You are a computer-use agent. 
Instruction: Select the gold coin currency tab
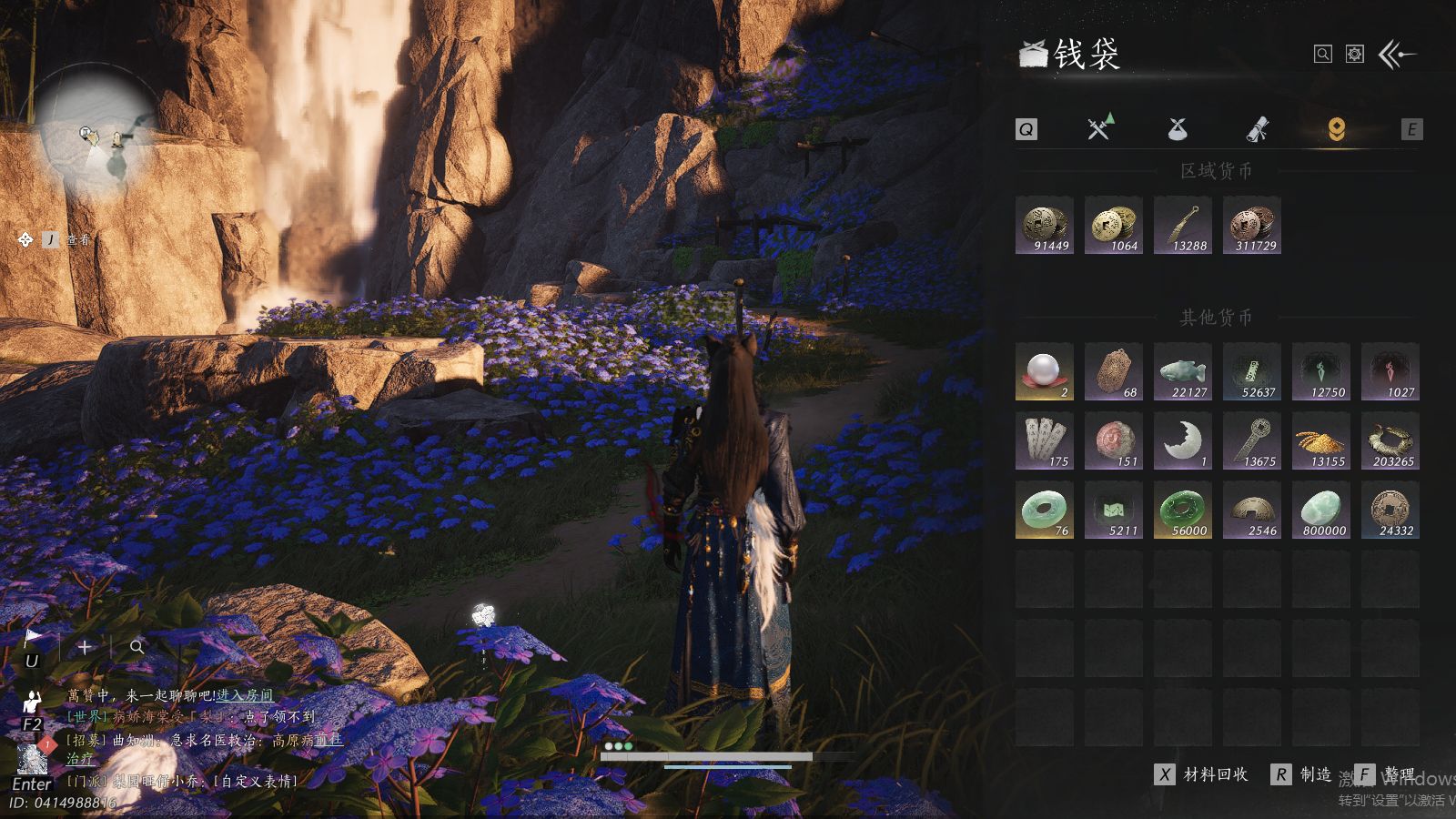click(1336, 129)
